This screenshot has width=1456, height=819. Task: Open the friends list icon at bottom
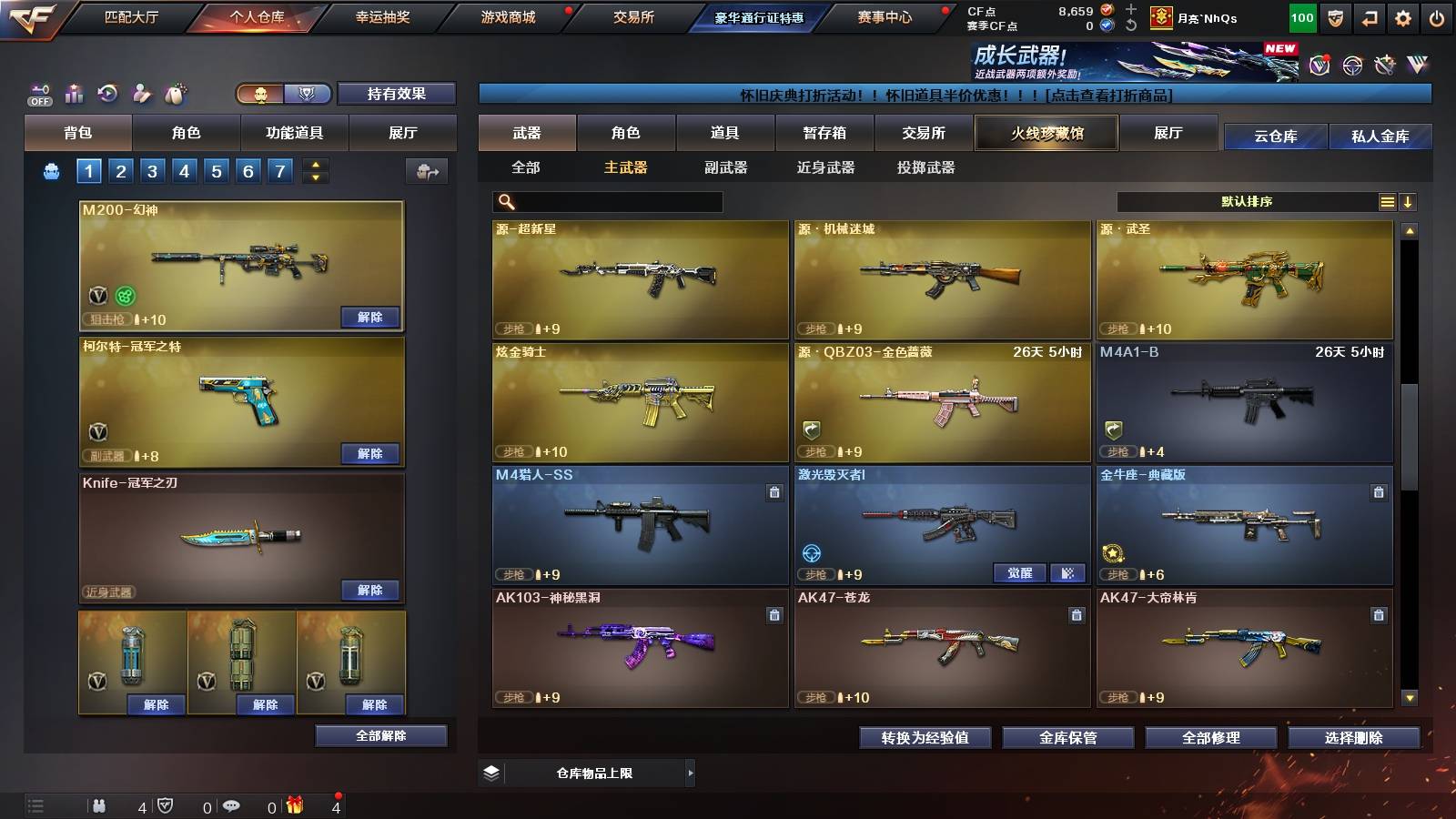(x=98, y=804)
